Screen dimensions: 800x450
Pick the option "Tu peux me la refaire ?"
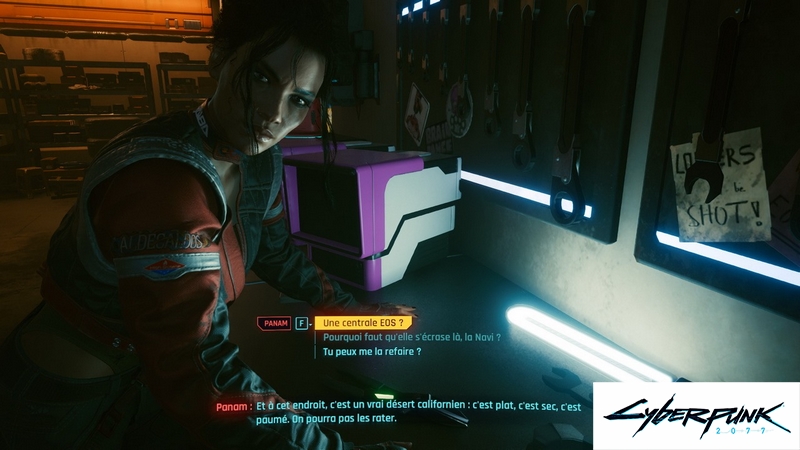[370, 352]
